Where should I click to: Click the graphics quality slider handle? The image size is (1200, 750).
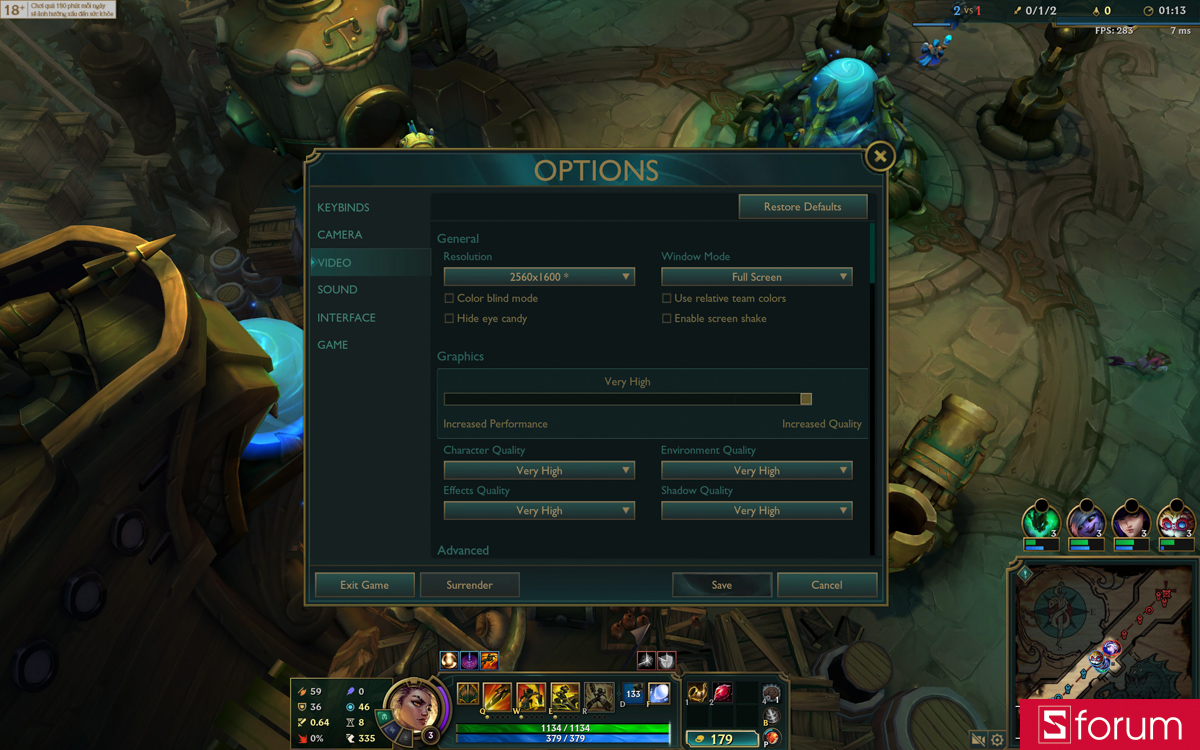point(806,399)
